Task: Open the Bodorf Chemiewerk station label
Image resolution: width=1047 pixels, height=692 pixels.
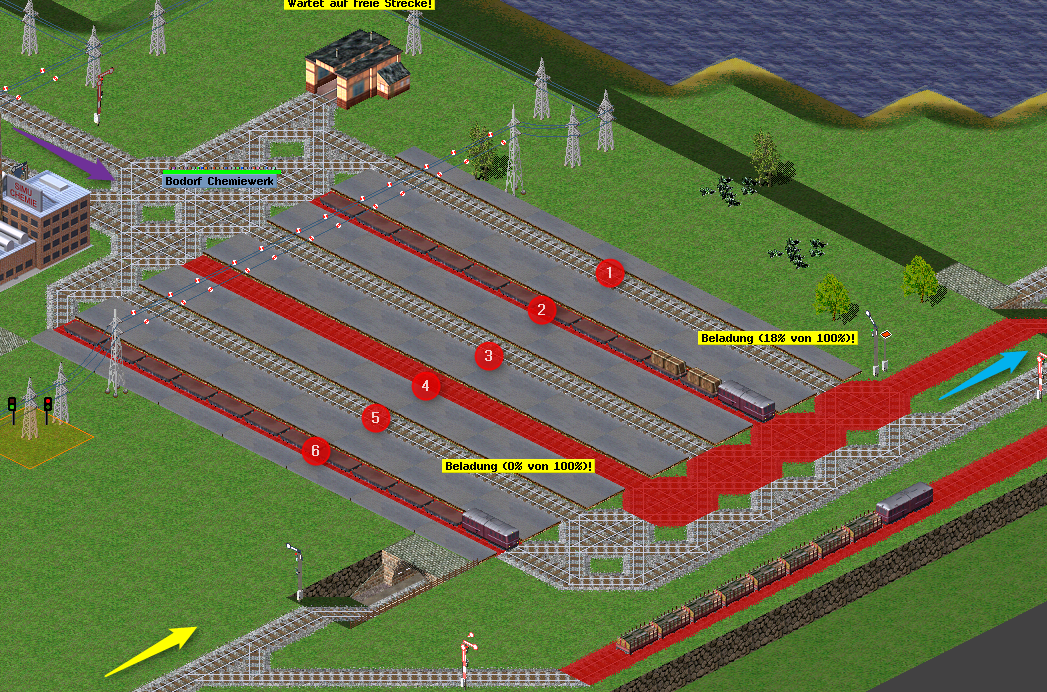Action: click(x=219, y=181)
